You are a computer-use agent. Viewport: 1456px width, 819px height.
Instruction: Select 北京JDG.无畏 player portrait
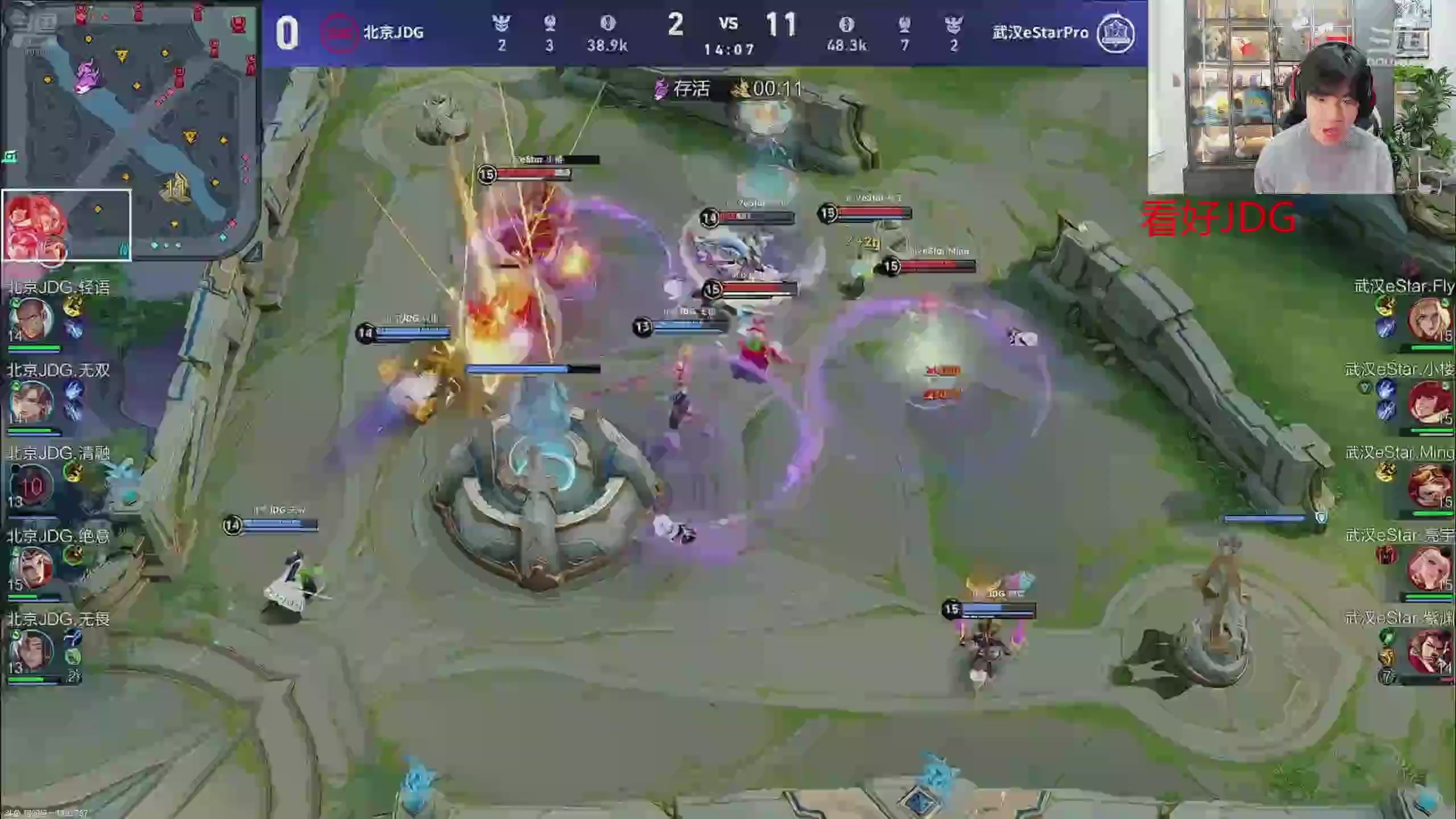pos(32,650)
